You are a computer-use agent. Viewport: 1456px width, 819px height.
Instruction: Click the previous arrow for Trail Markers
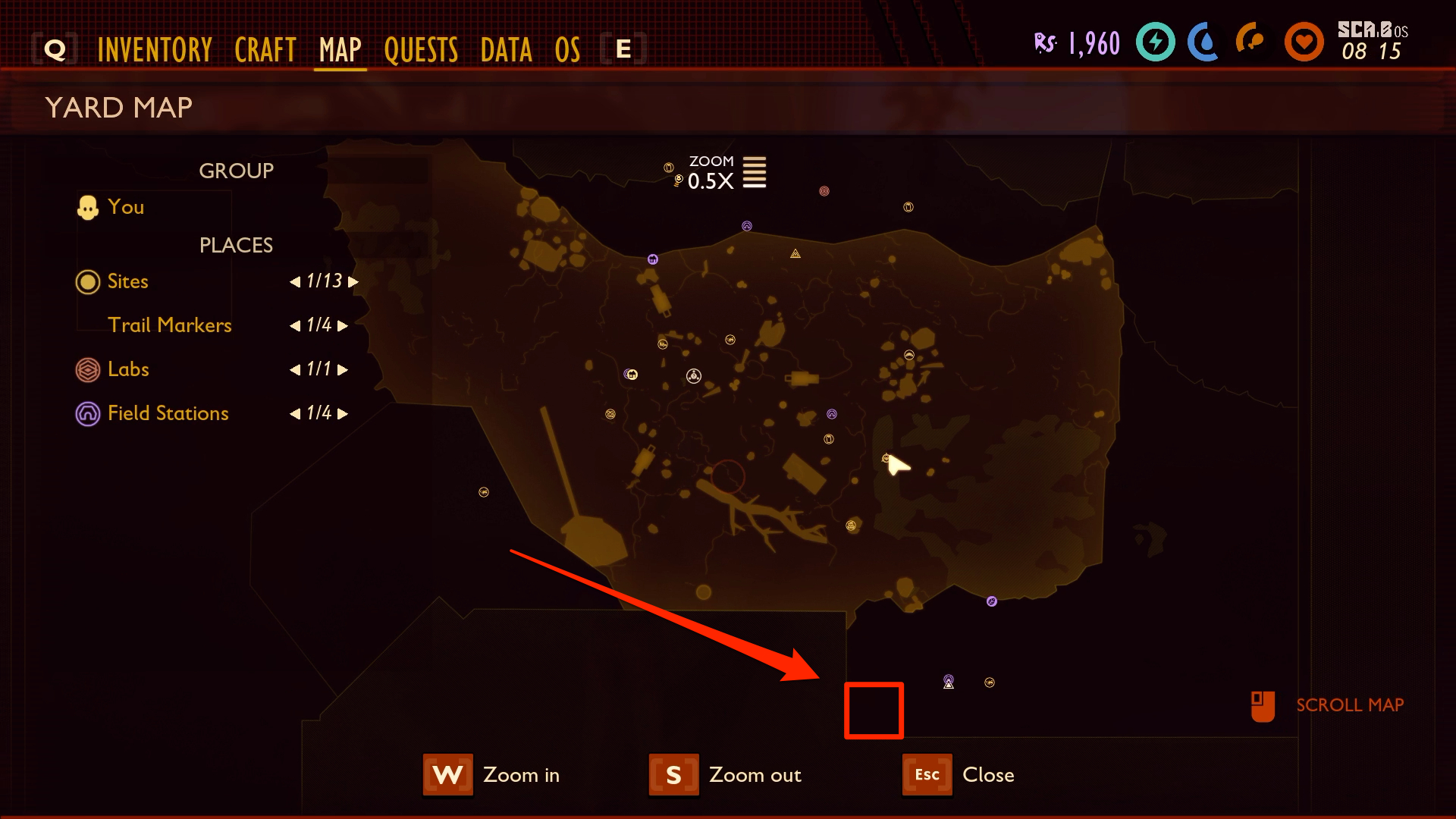297,325
